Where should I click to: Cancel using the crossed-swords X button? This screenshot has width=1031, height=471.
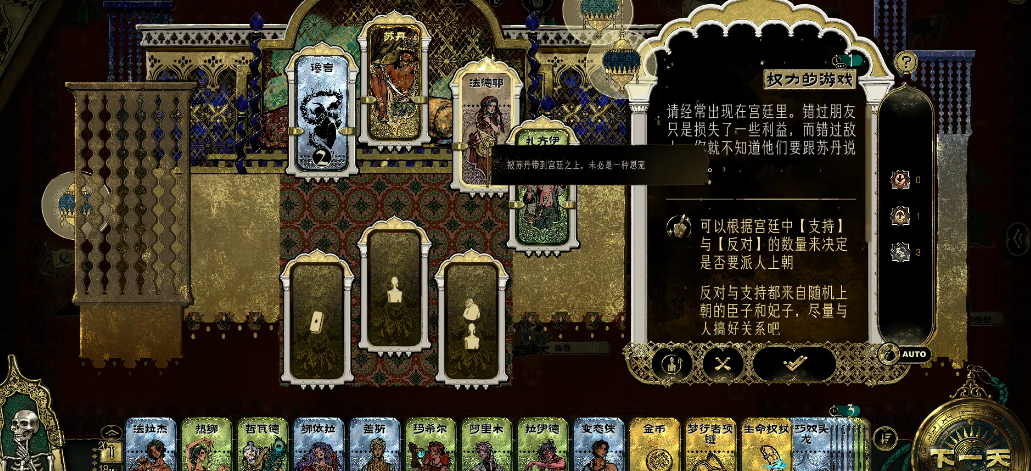(x=720, y=363)
